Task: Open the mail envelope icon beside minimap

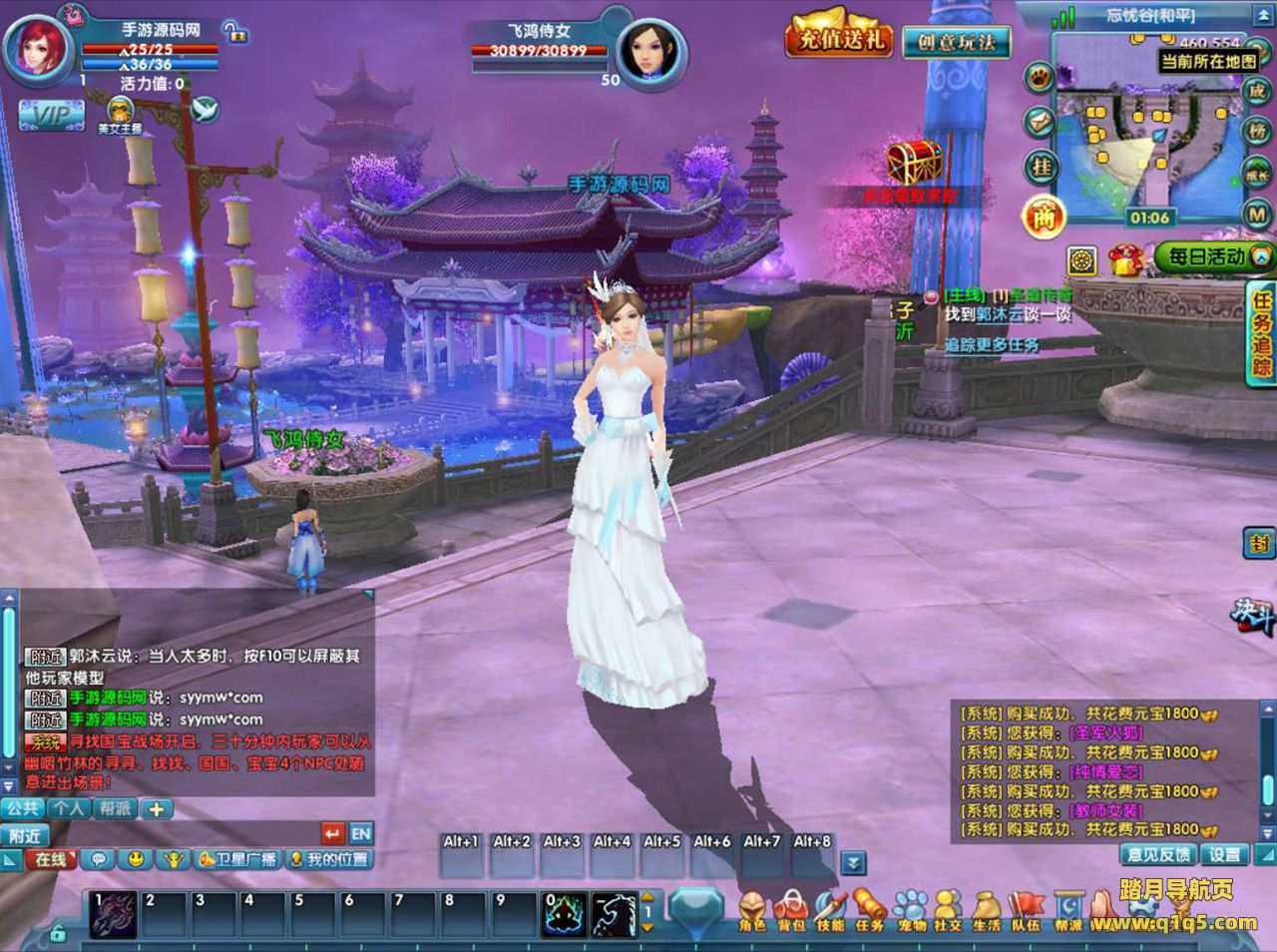Action: 1040,122
